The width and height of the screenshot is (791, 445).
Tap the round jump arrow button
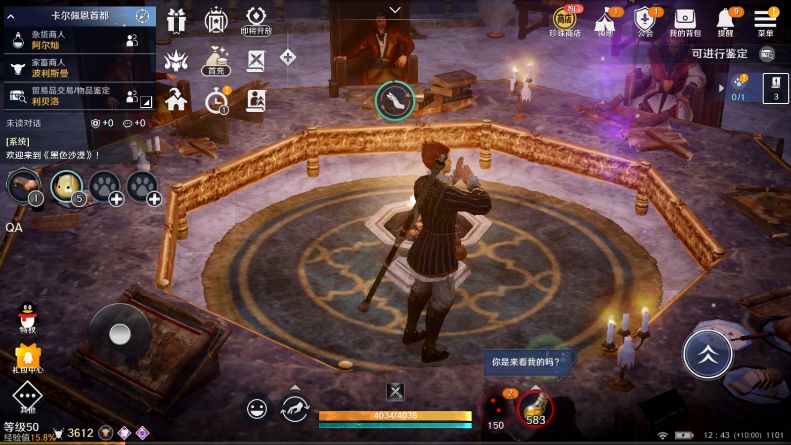[708, 354]
